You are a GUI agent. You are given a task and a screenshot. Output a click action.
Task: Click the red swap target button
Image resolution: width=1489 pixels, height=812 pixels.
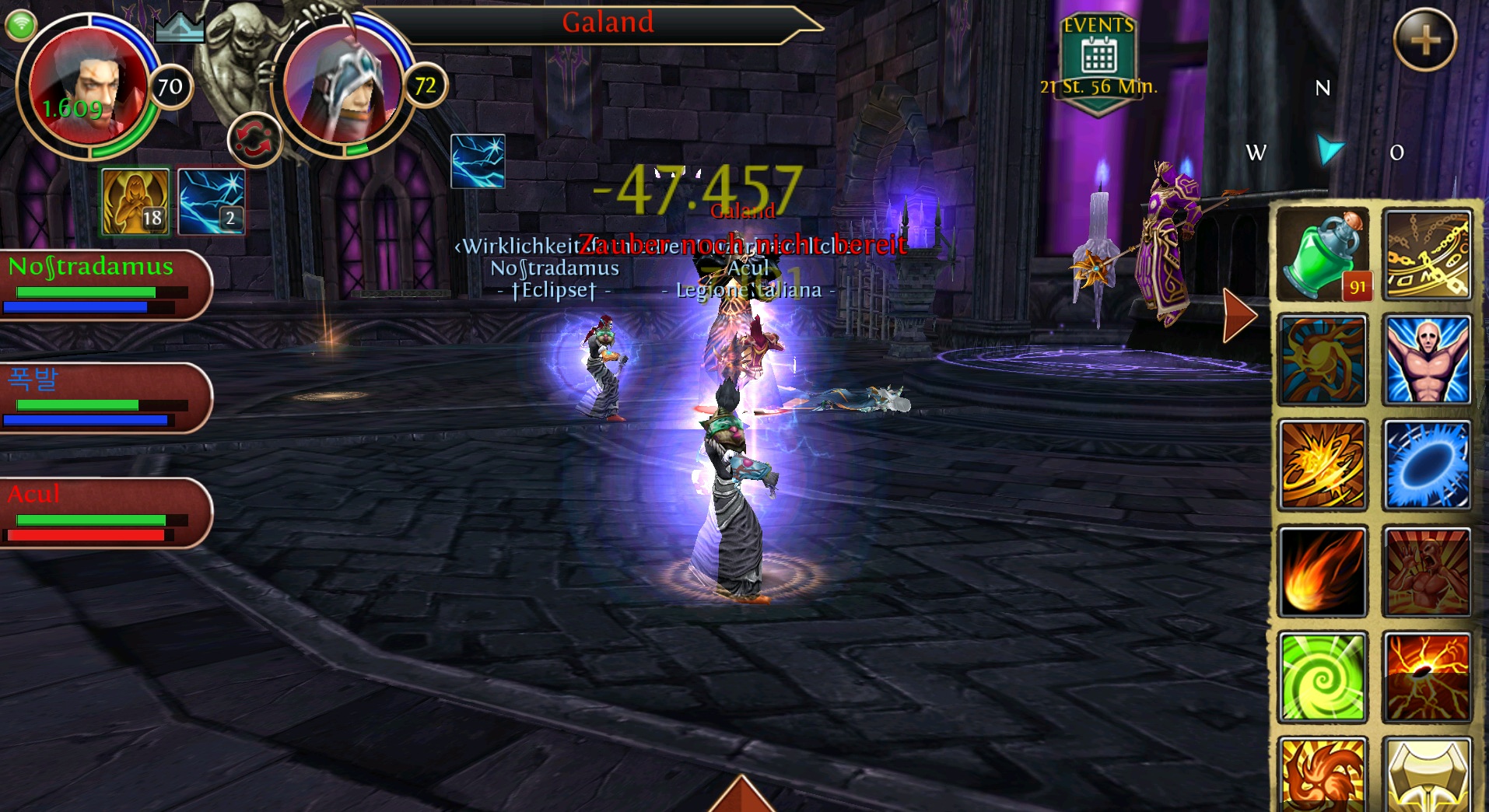(x=254, y=141)
